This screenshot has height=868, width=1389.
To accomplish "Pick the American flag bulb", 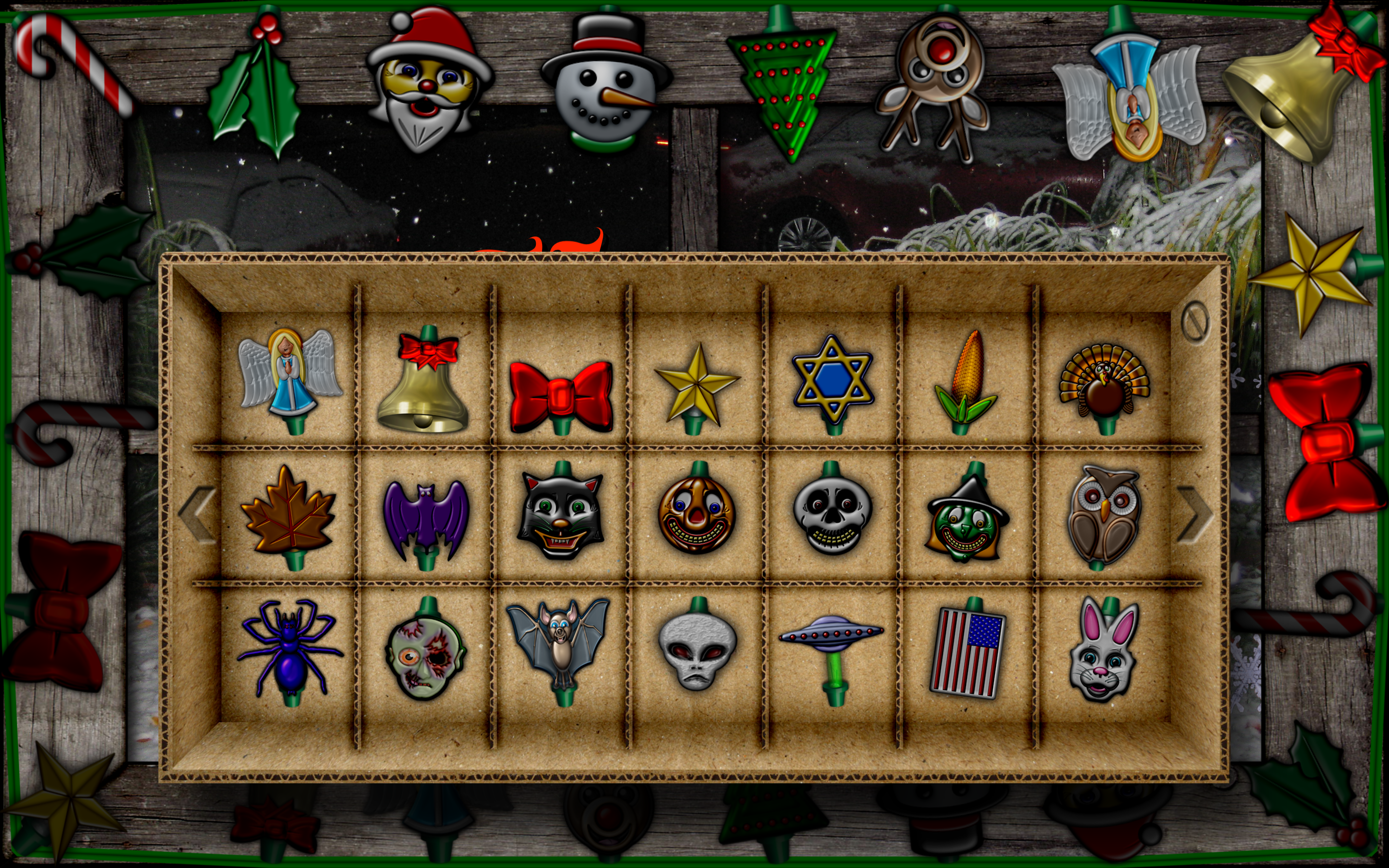I will pyautogui.click(x=967, y=651).
